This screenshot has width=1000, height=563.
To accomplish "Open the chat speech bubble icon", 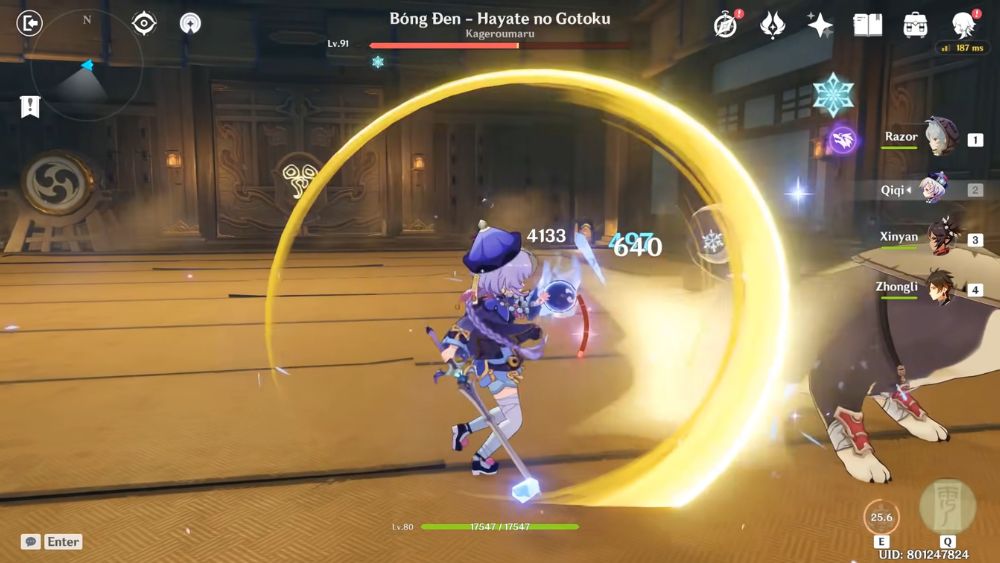I will point(31,542).
